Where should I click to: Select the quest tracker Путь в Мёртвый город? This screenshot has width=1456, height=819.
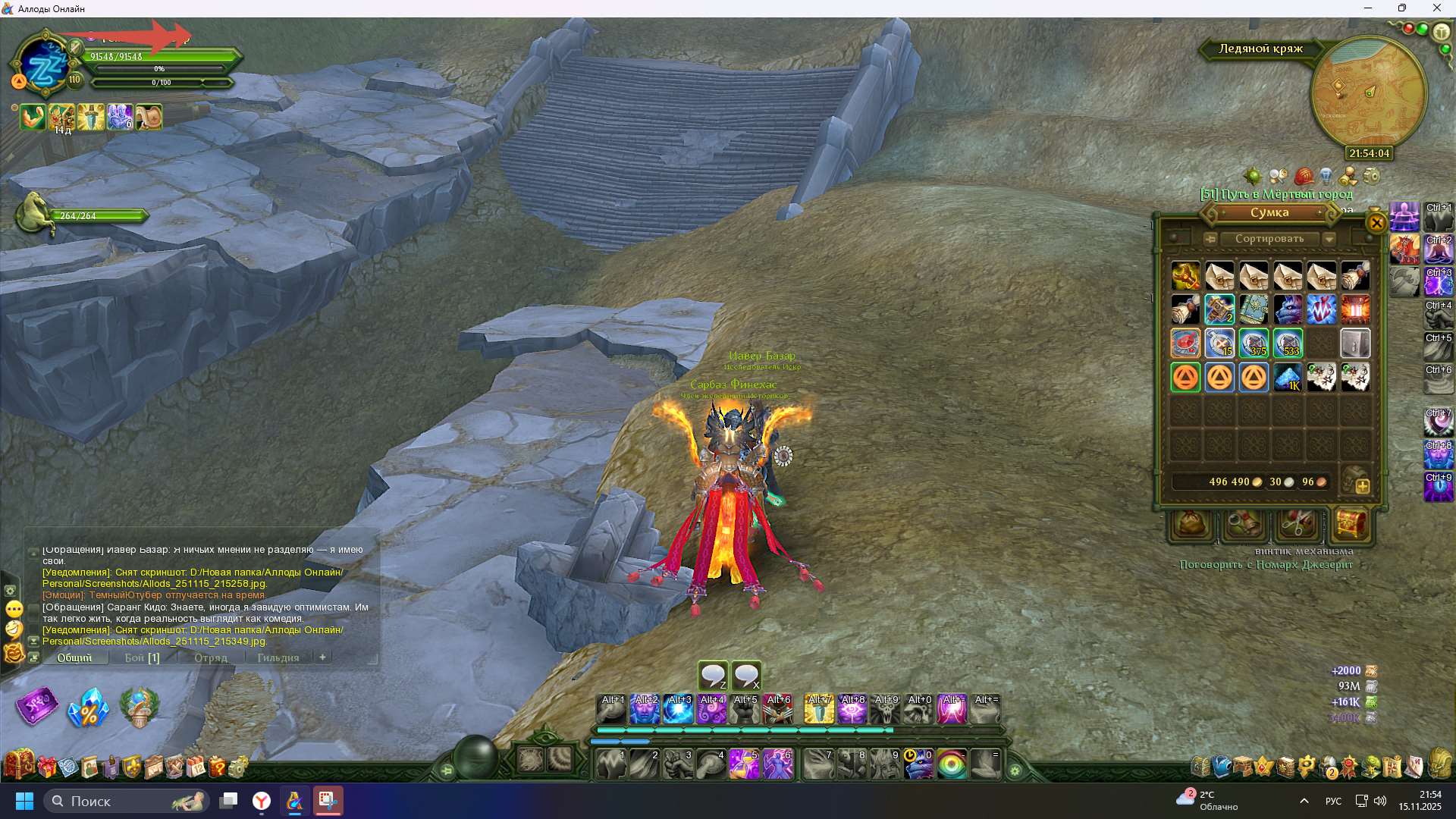coord(1276,194)
